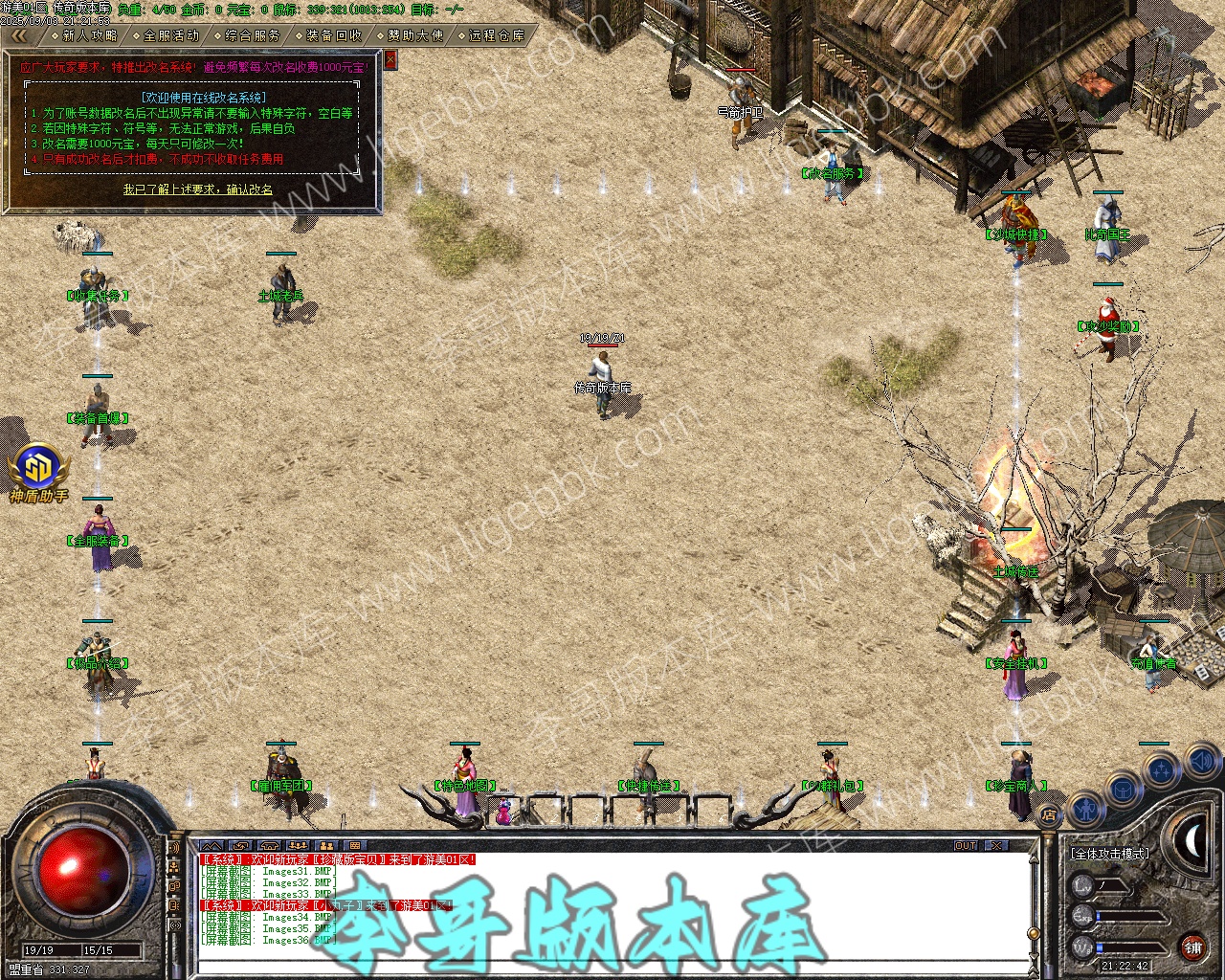Open the bag inventory icon

click(x=1123, y=789)
